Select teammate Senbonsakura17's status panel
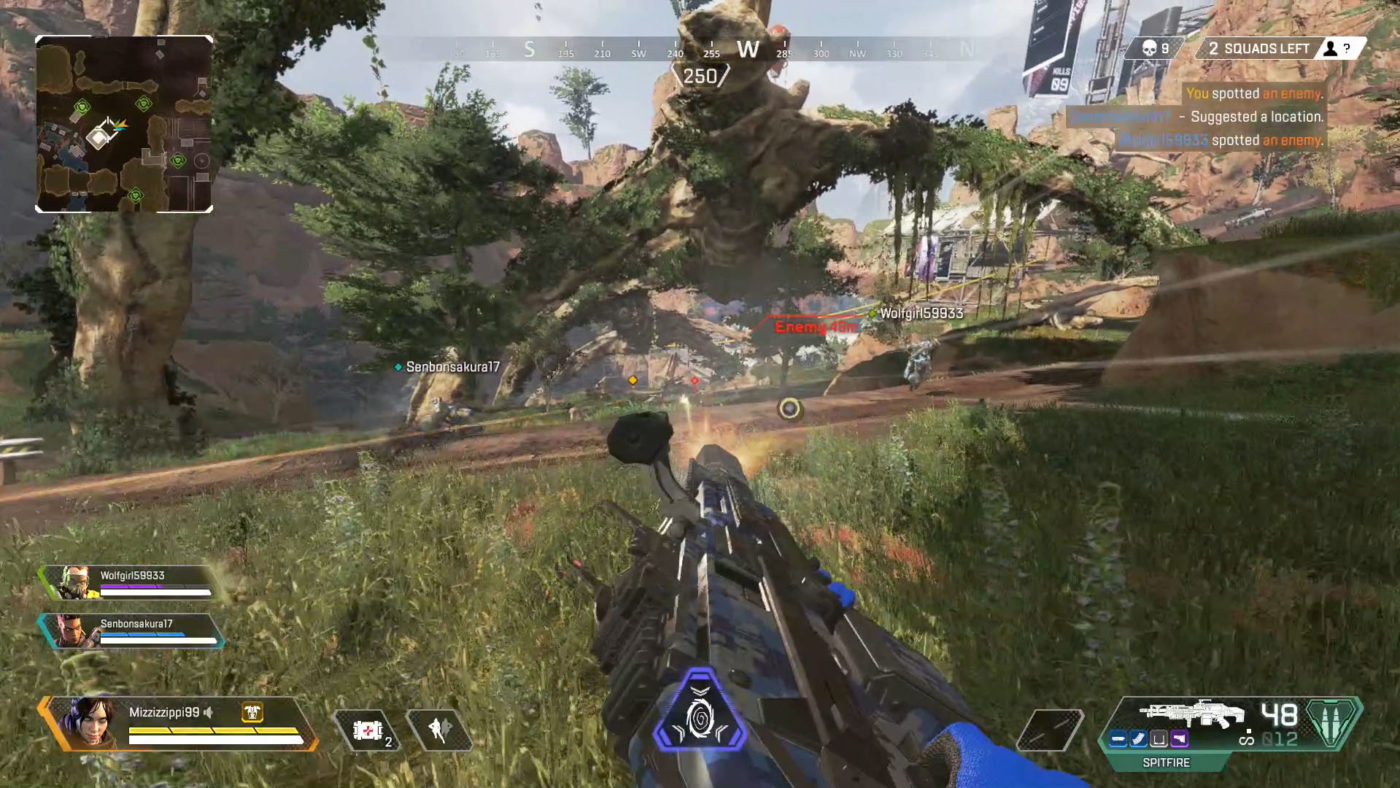 (x=132, y=631)
